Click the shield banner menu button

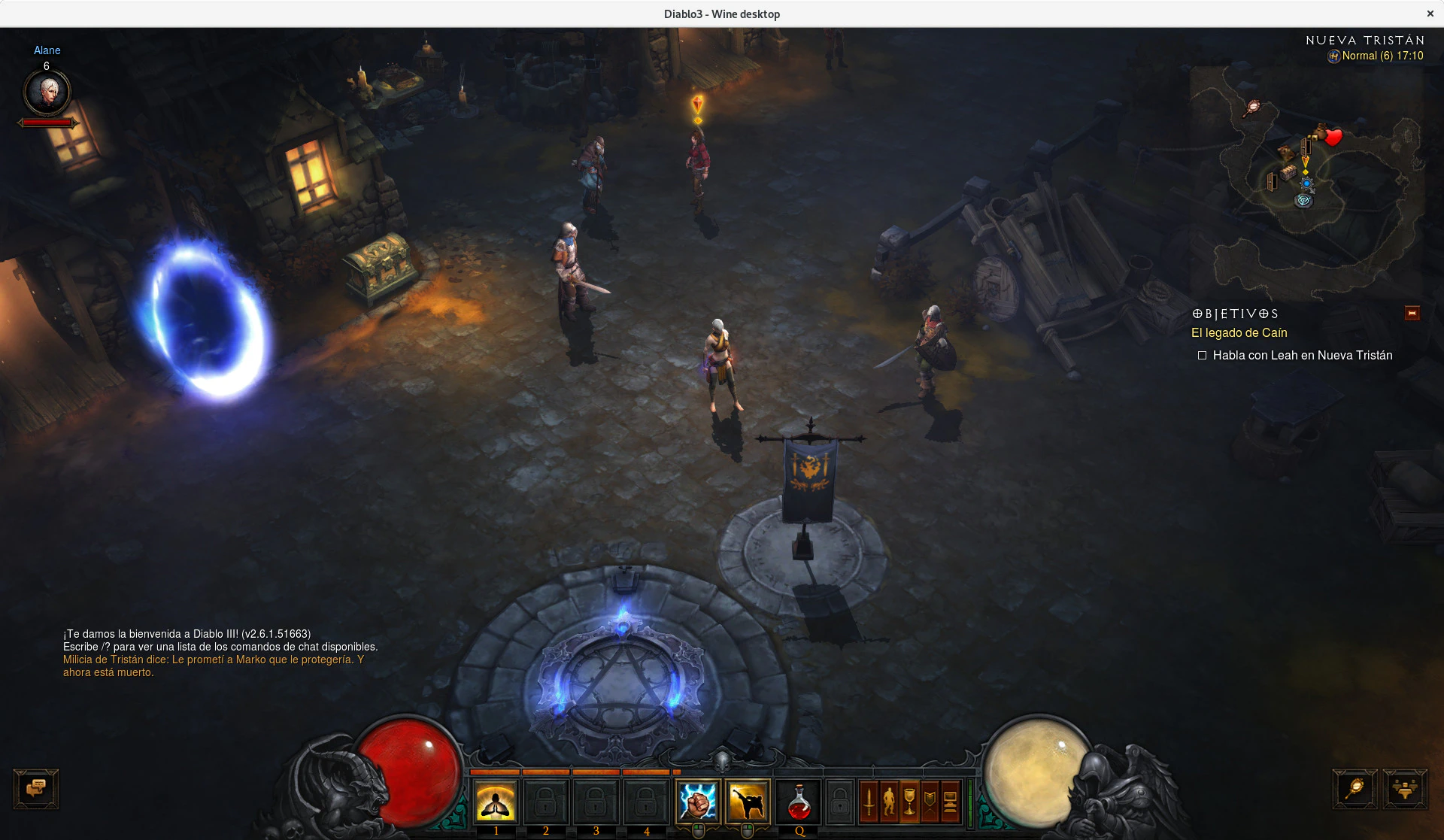tap(930, 802)
